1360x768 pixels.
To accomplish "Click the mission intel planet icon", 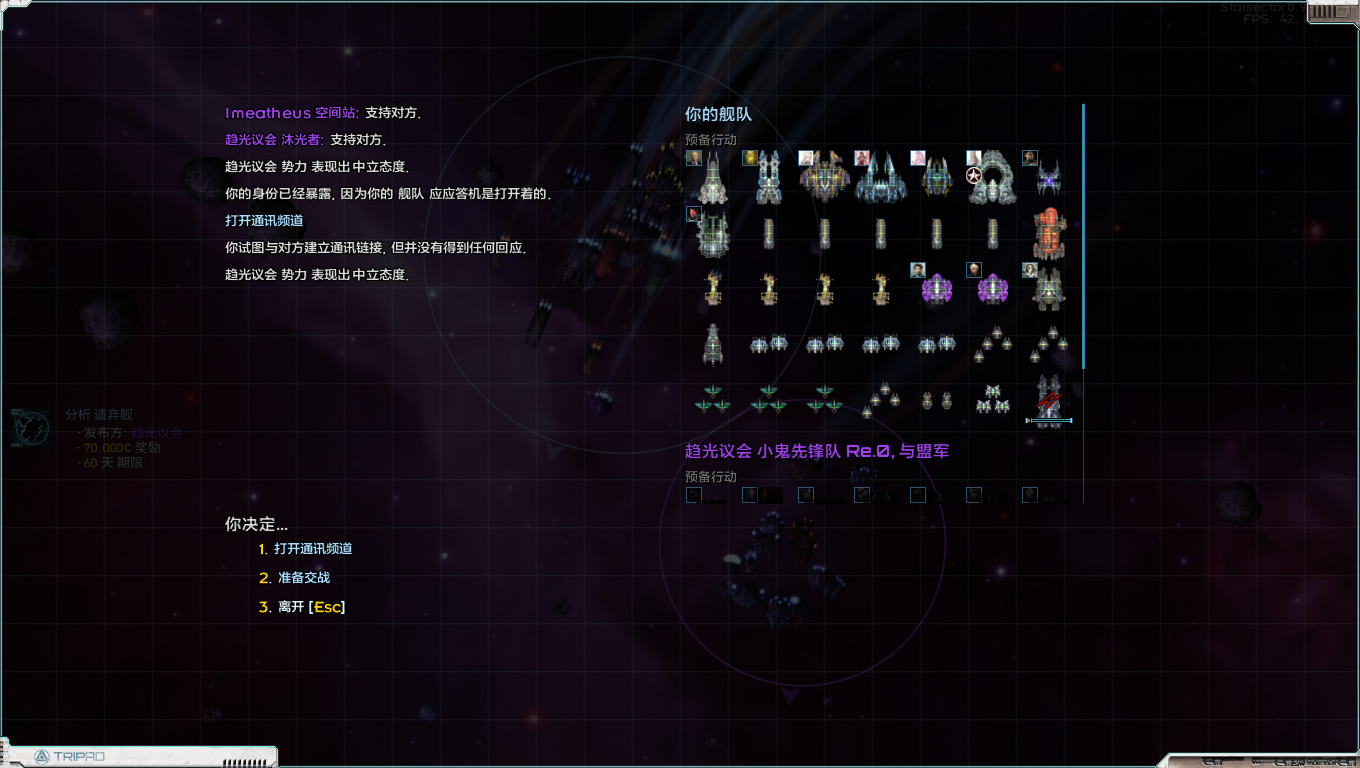I will click(30, 428).
